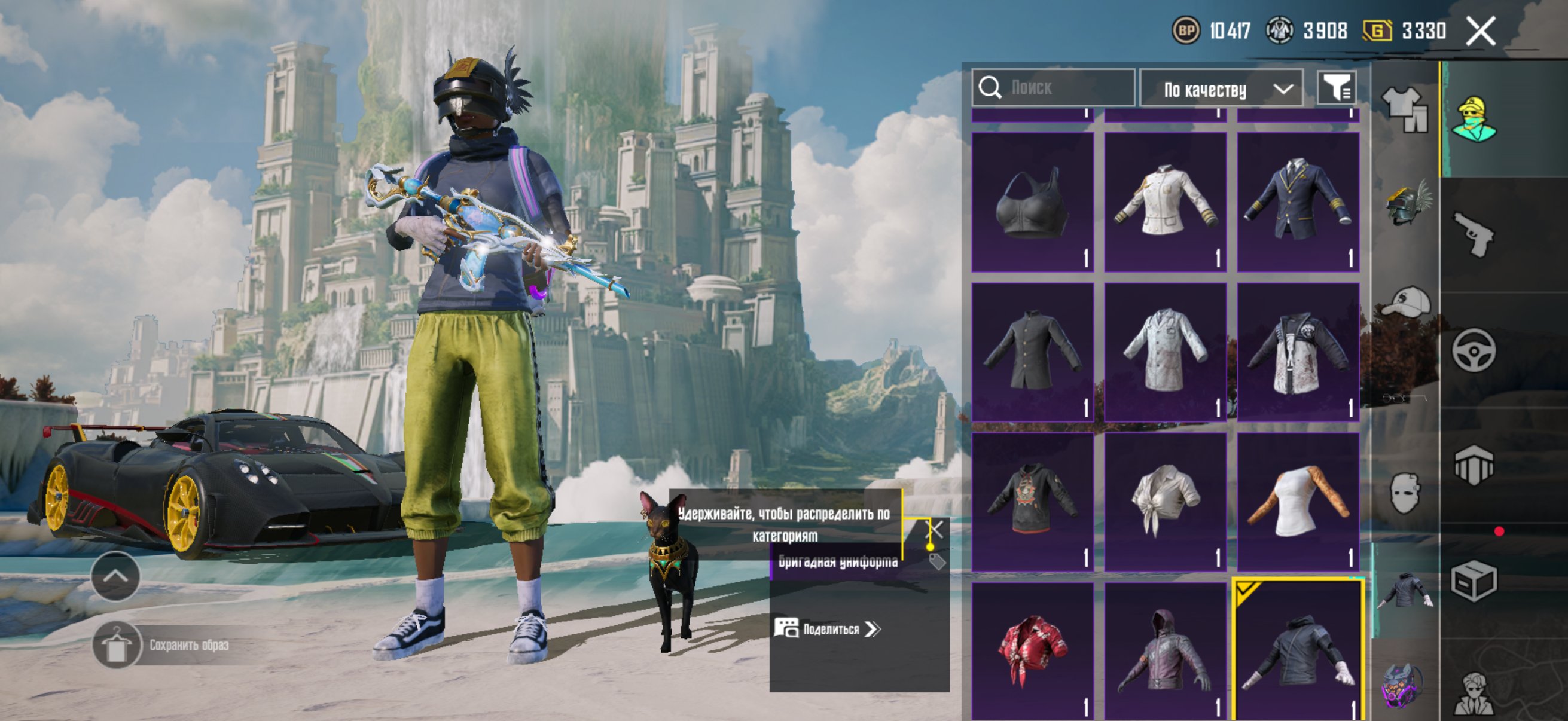
Task: Select the white chef jacket item
Action: click(x=1165, y=202)
